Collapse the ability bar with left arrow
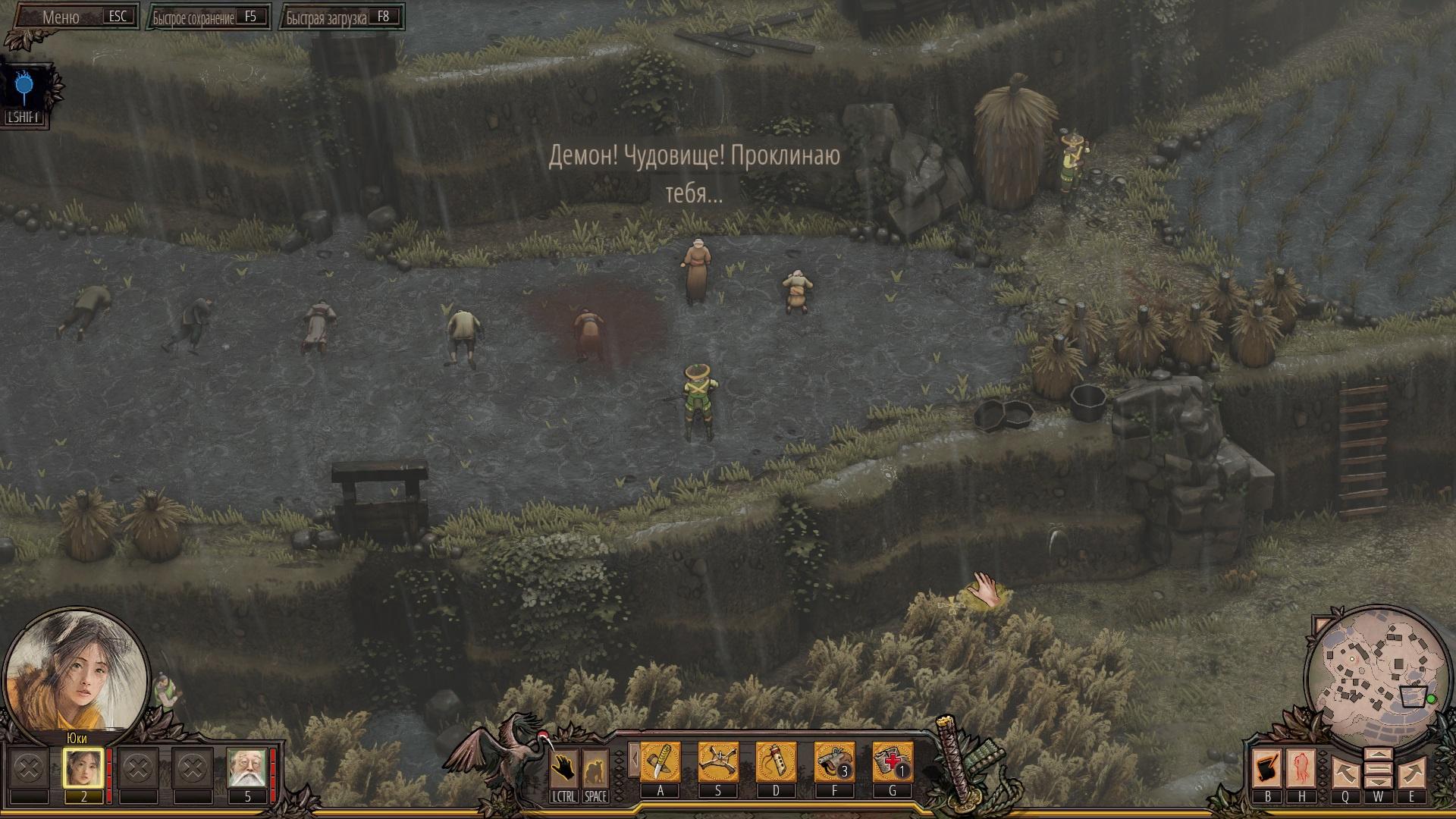This screenshot has height=819, width=1456. pyautogui.click(x=634, y=759)
